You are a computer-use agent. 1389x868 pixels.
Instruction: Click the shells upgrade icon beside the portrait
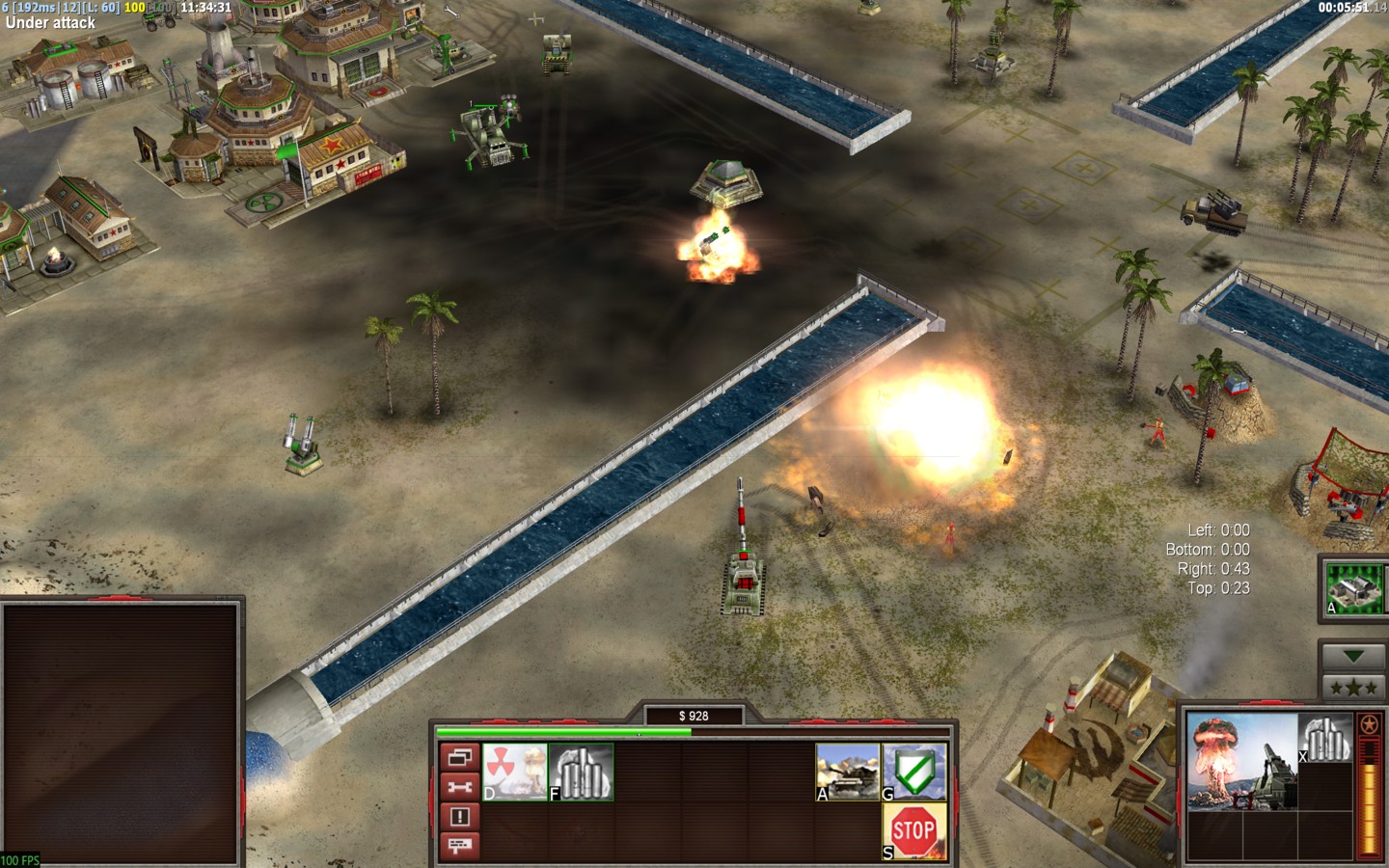(x=1325, y=738)
